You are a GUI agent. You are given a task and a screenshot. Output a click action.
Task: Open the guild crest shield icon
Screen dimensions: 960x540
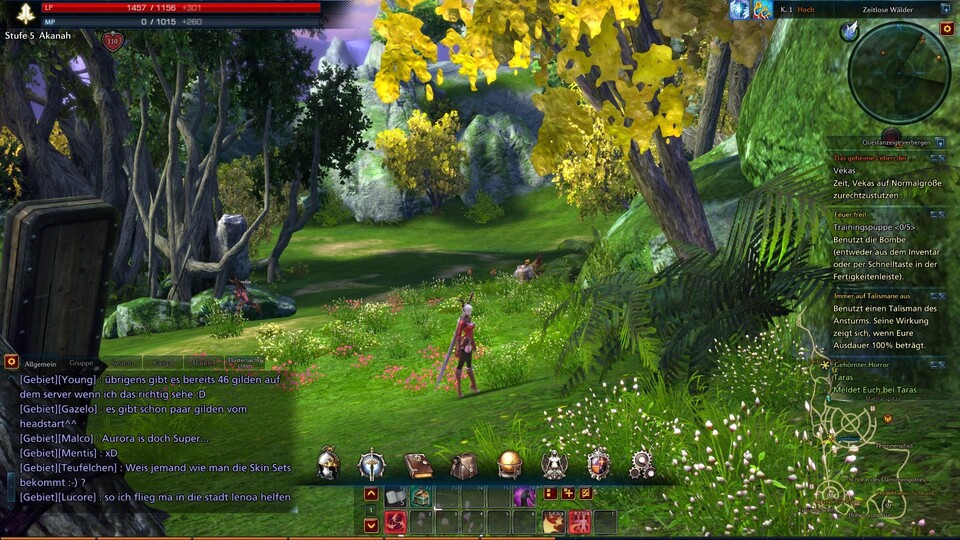[598, 464]
